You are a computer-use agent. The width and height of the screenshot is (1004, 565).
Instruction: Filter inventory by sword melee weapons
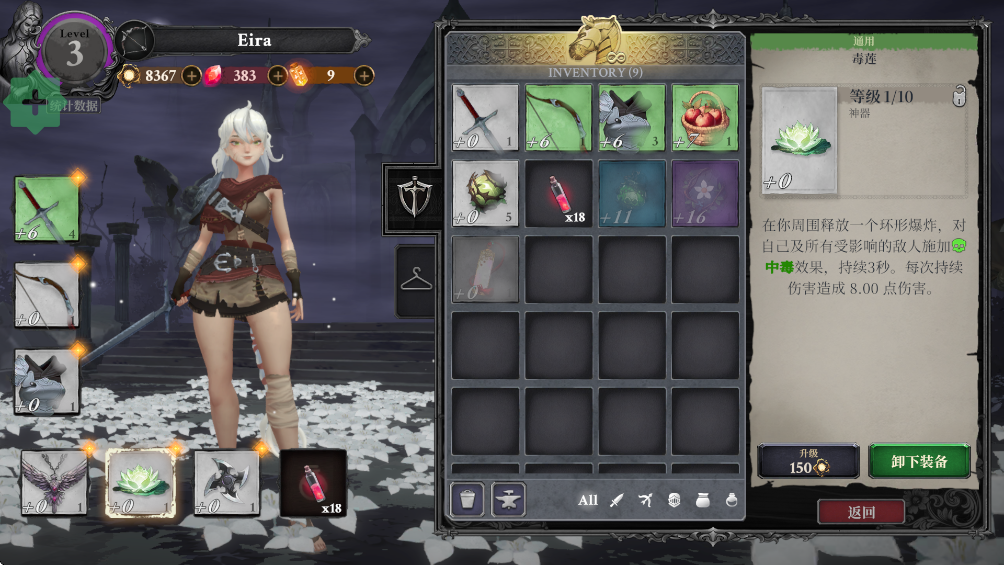(x=617, y=500)
